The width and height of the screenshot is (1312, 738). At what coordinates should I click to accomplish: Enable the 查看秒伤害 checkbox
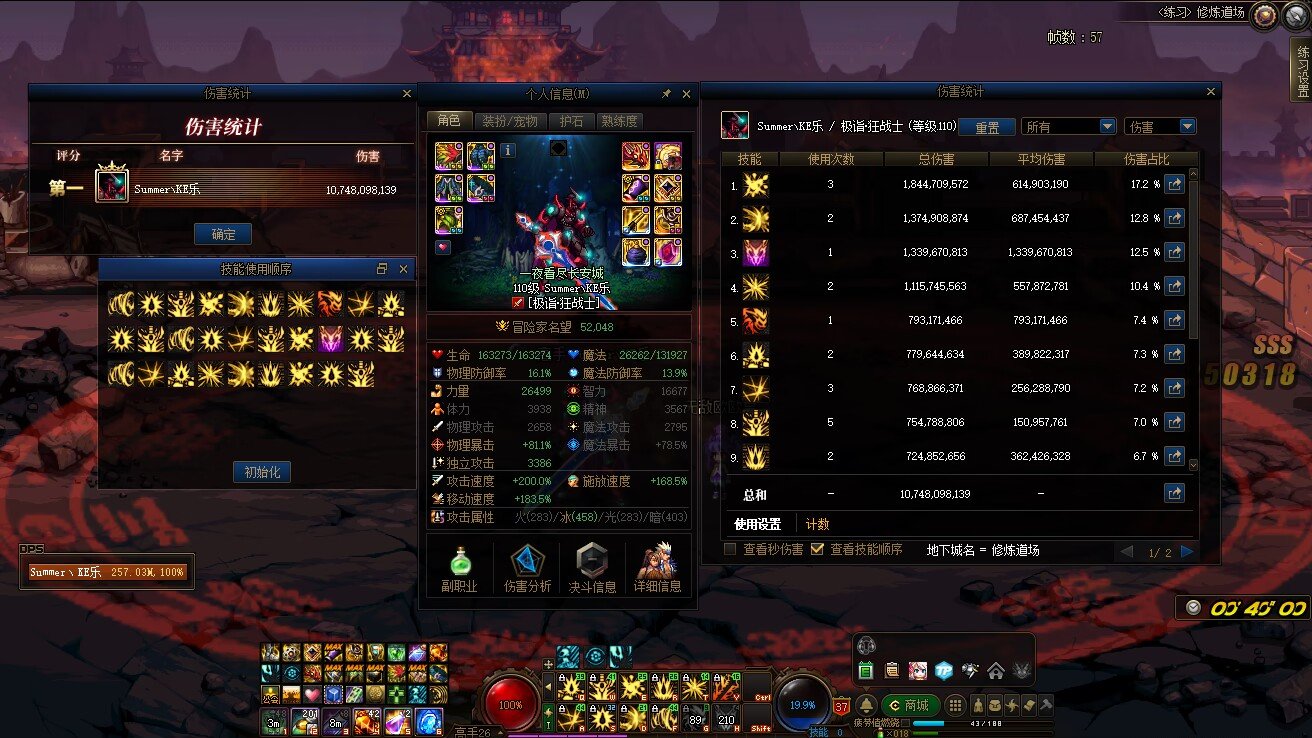click(x=730, y=549)
